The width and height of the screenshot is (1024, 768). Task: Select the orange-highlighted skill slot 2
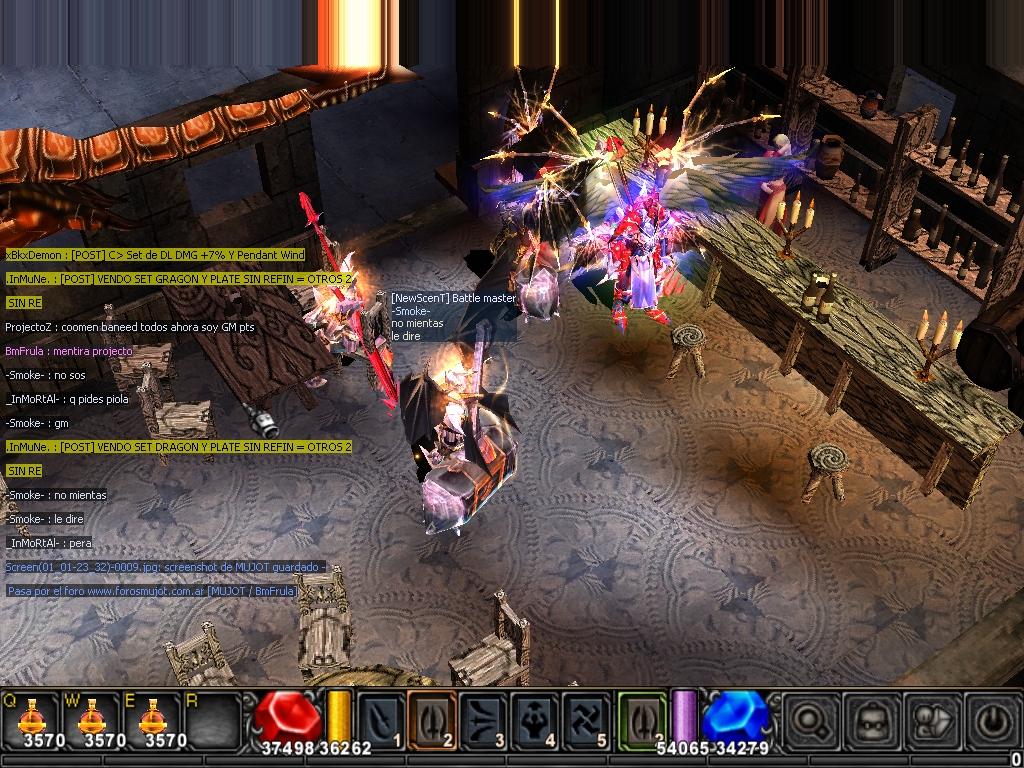click(x=433, y=719)
